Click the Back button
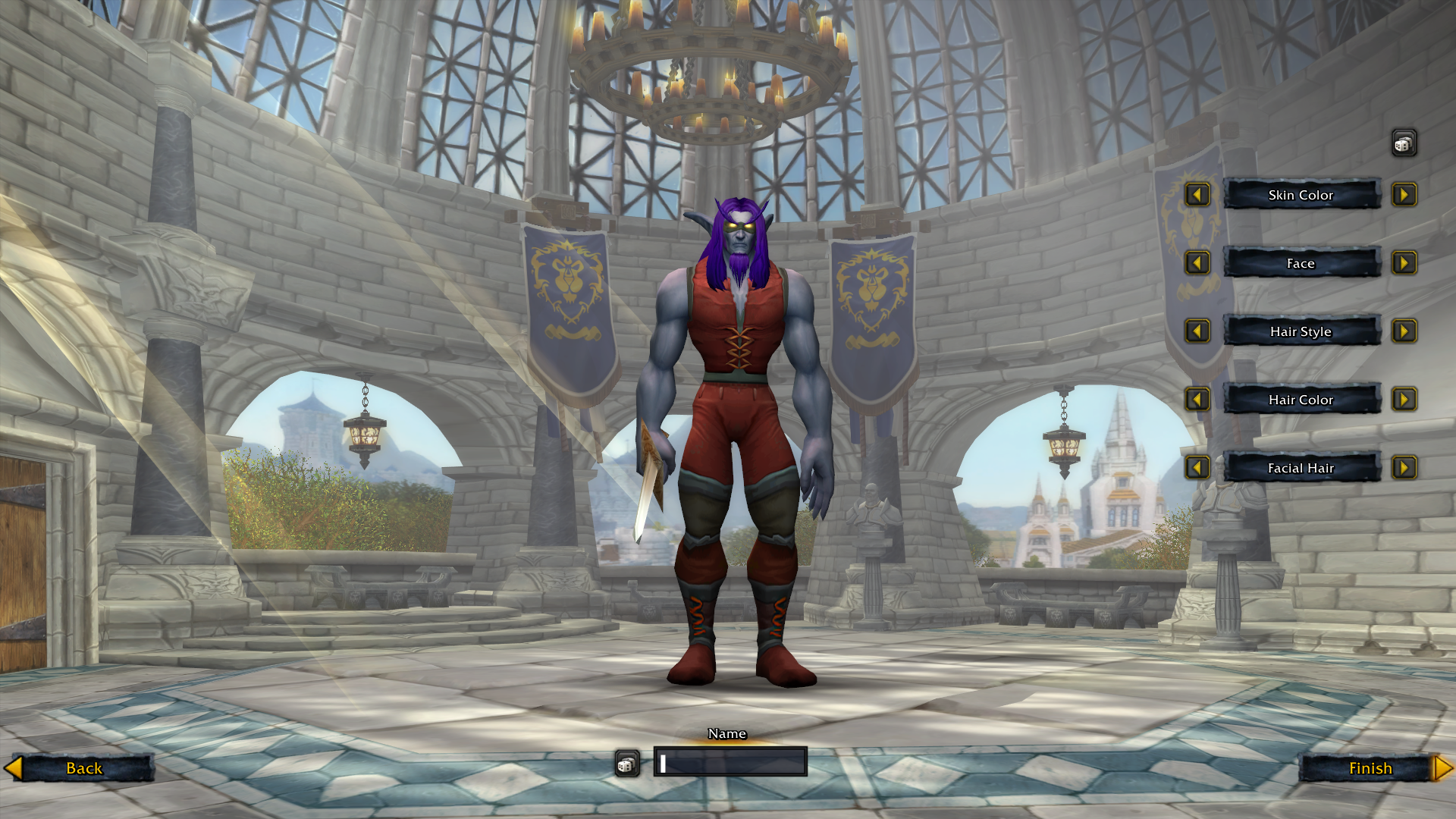Image resolution: width=1456 pixels, height=819 pixels. point(83,768)
